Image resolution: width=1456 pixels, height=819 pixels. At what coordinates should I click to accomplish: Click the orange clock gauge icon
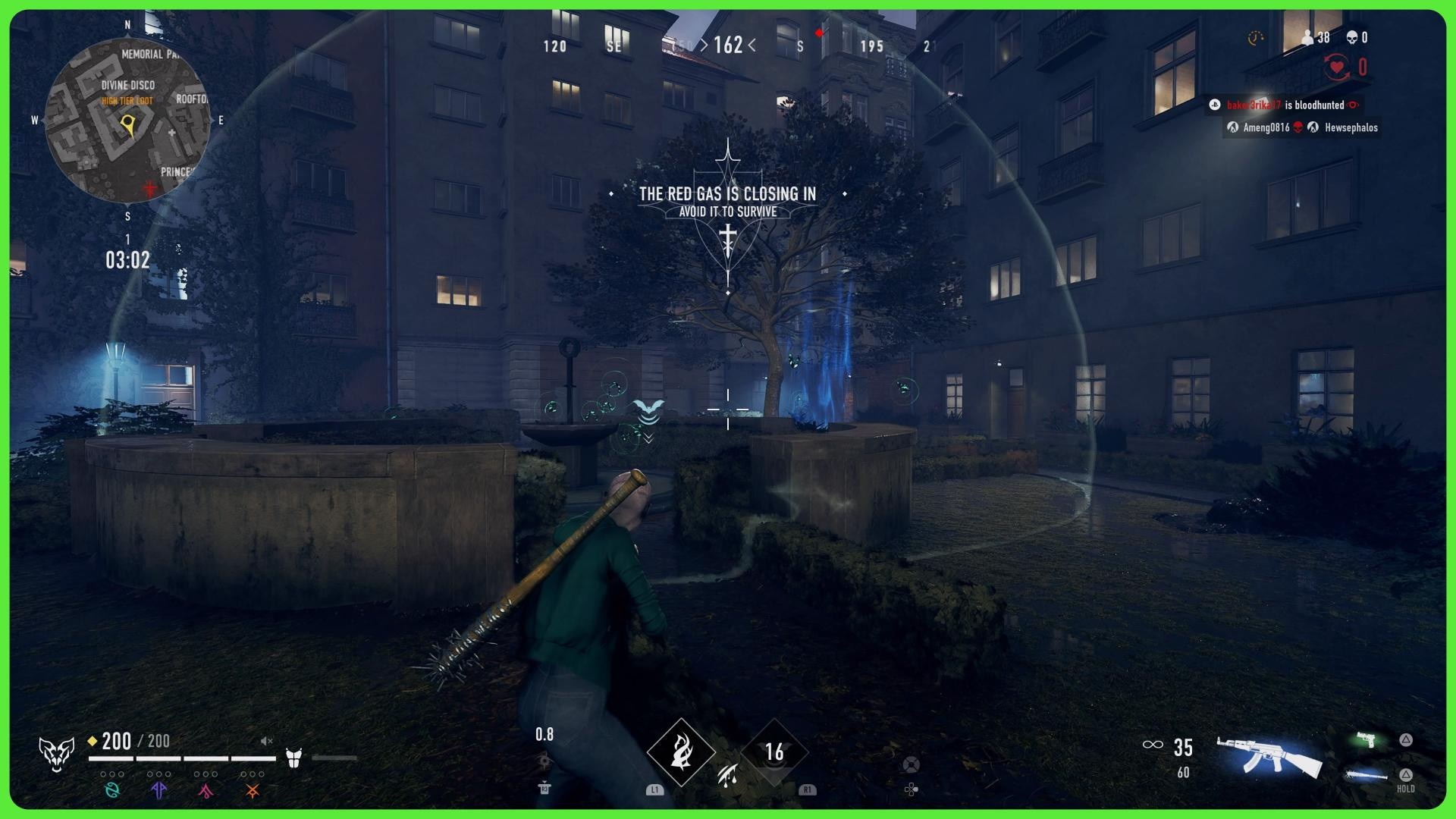click(1256, 37)
